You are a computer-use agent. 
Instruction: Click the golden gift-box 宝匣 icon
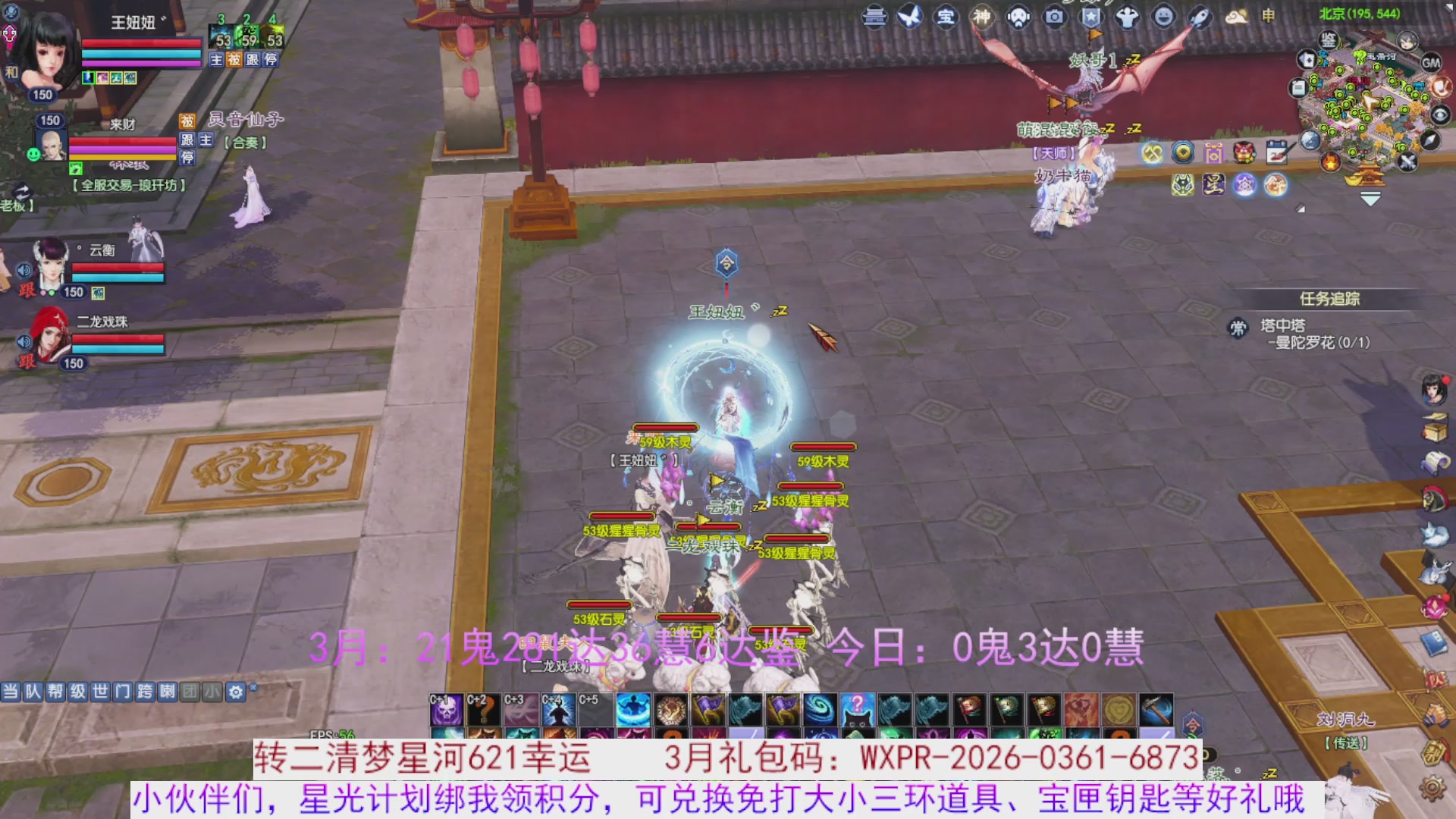pos(1214,152)
